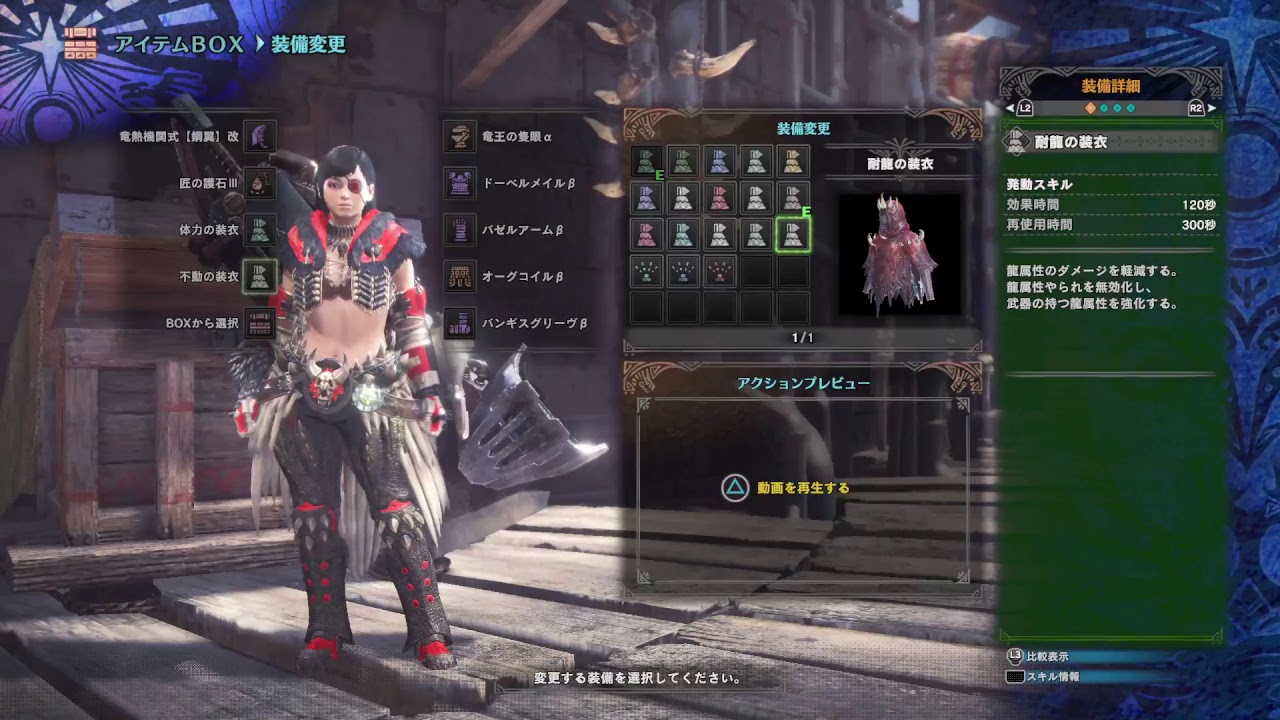Viewport: 1280px width, 720px height.
Task: Select the ドーベルメイルβ chest armor icon
Action: click(459, 184)
